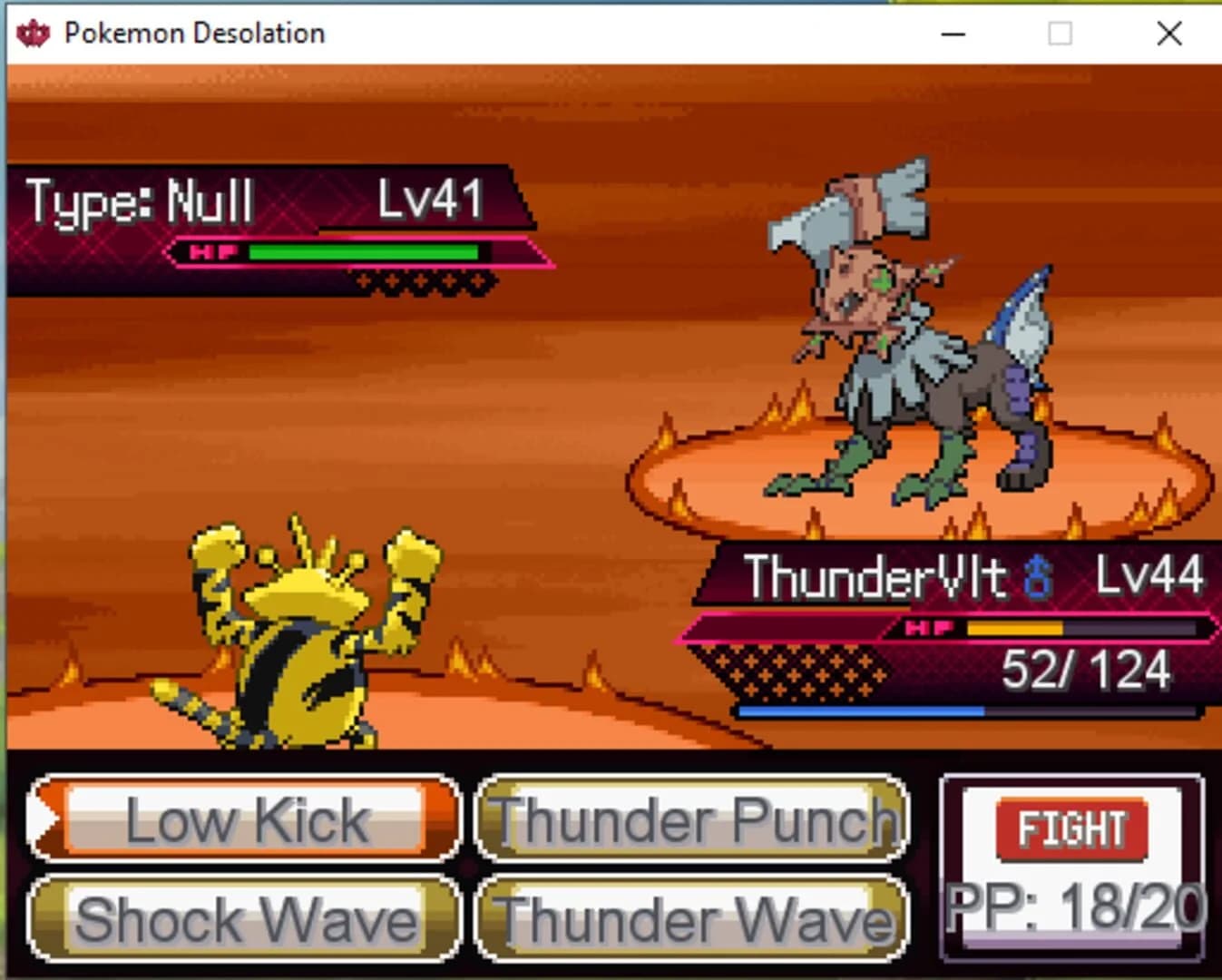This screenshot has height=980, width=1222.
Task: Click the HP label on enemy status bar
Action: point(215,251)
